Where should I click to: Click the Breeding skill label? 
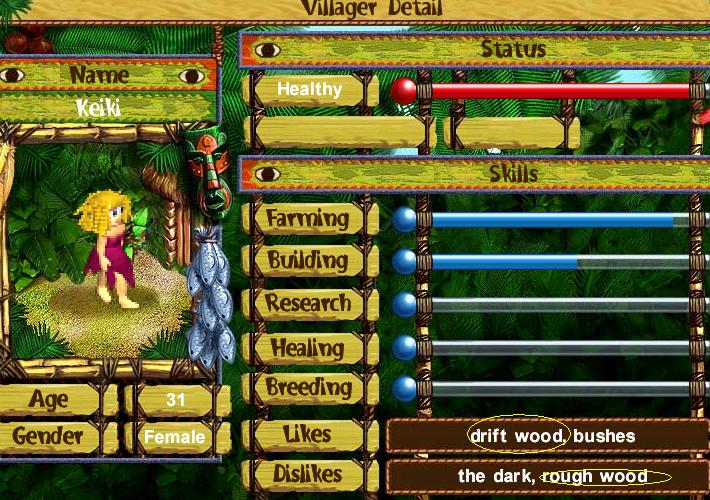[308, 387]
